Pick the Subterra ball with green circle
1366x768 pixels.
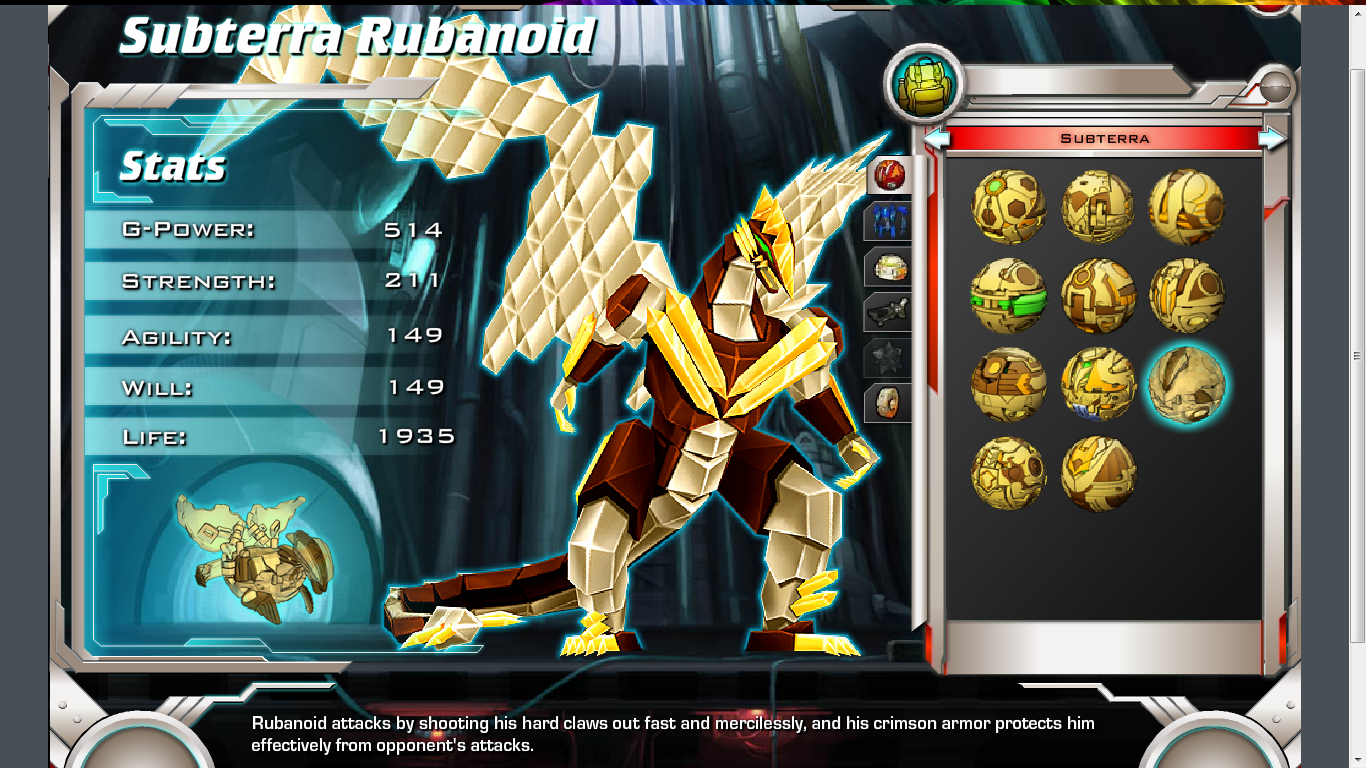pos(1008,207)
